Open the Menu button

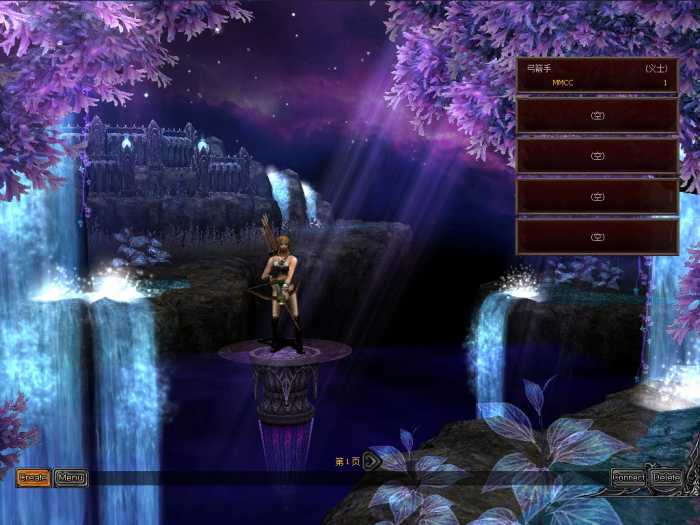click(x=71, y=478)
